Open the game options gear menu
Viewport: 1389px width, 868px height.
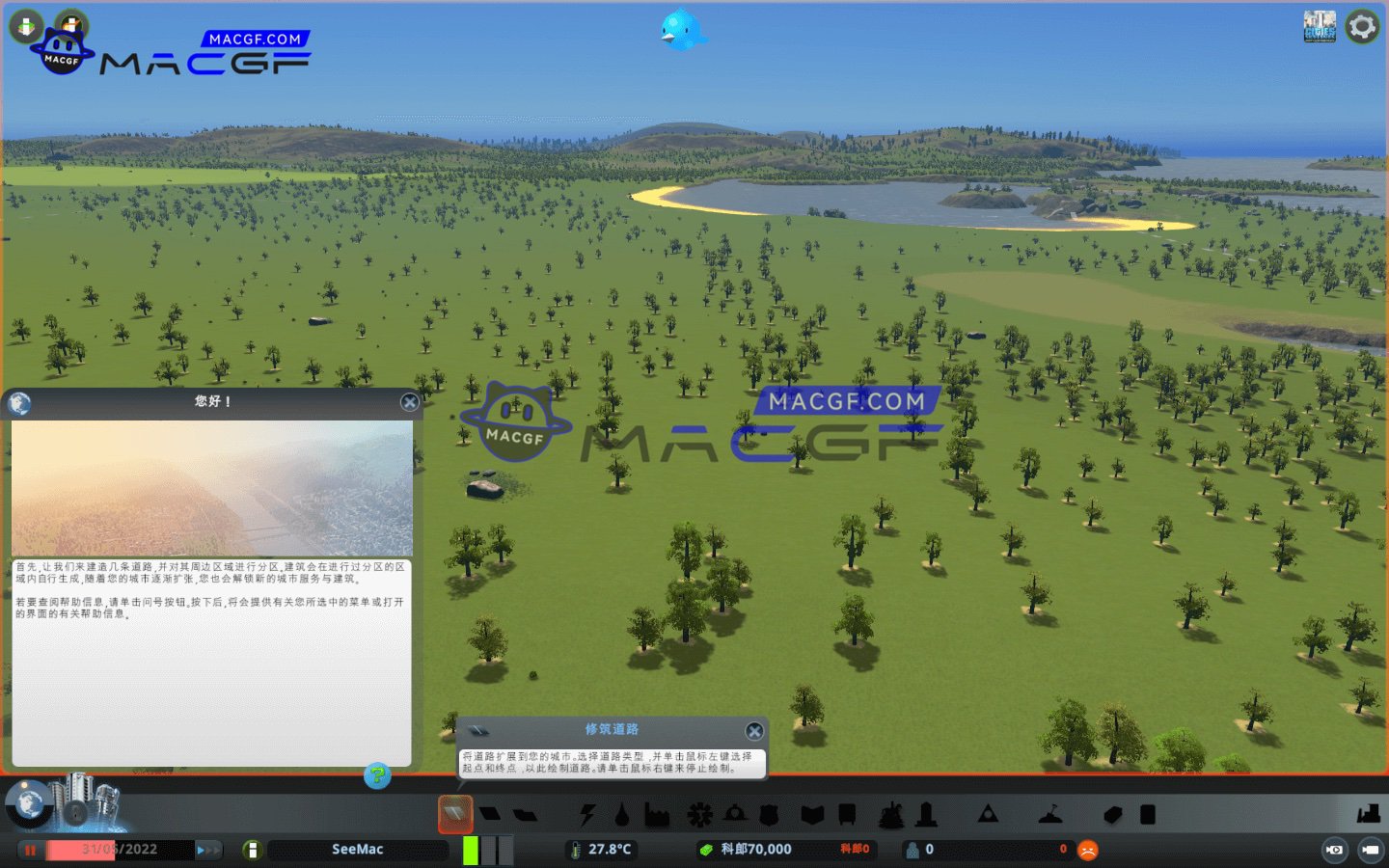click(1362, 26)
